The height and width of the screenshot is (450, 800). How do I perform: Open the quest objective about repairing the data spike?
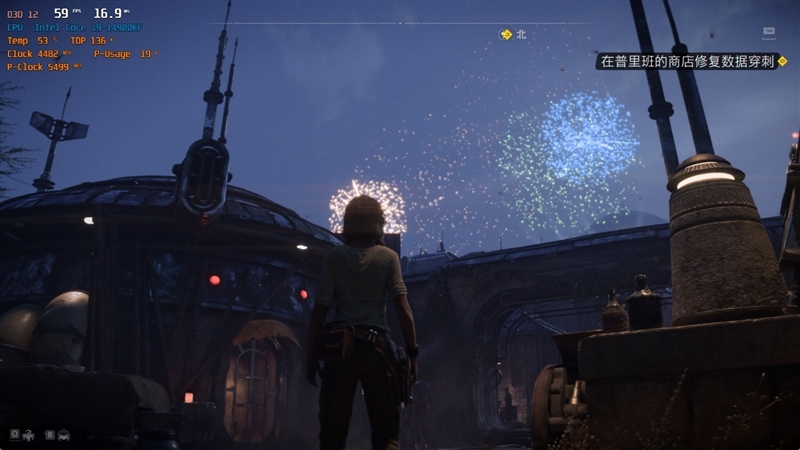click(x=686, y=61)
